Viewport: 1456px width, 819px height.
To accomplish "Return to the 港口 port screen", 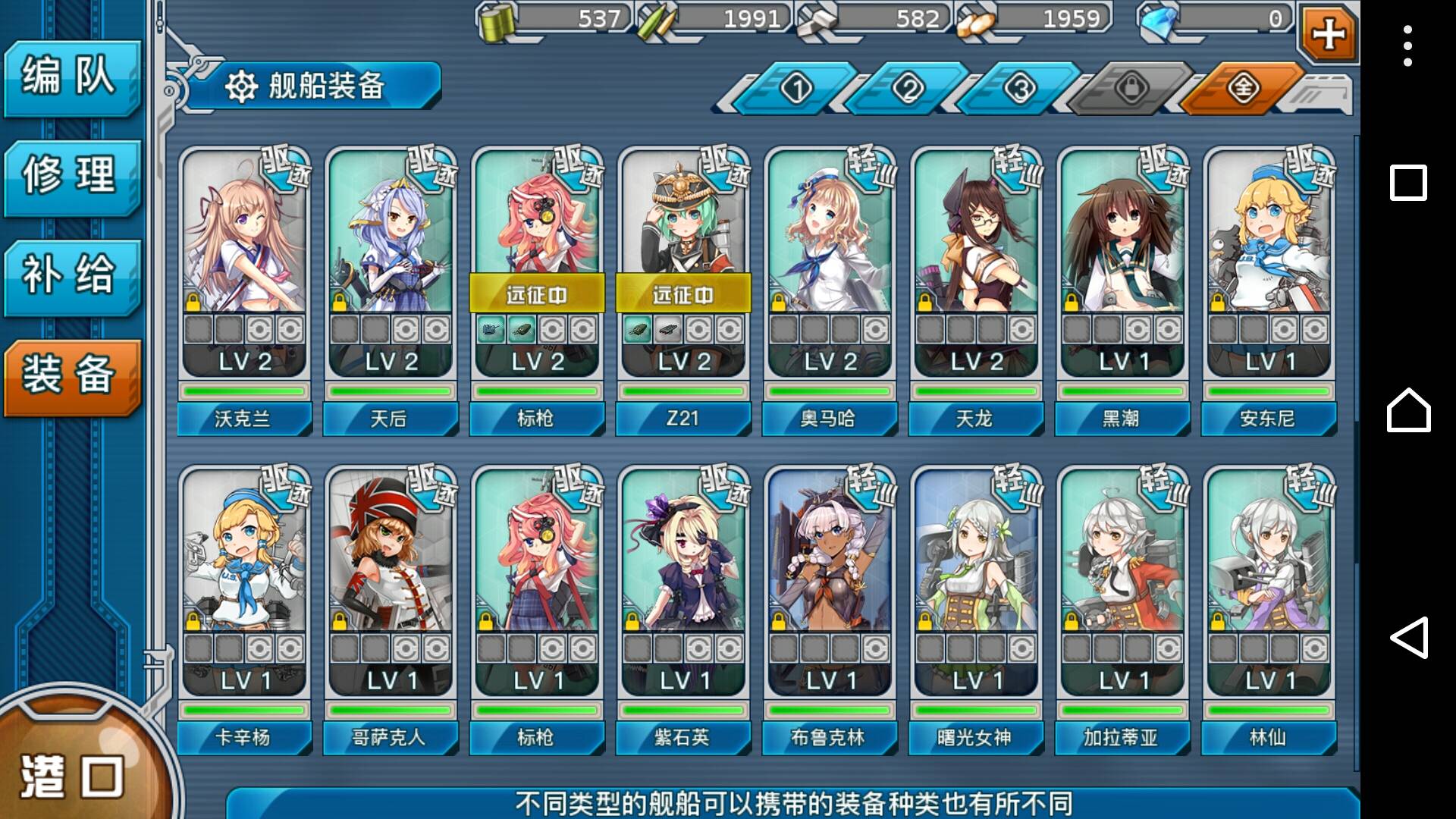I will pos(72,773).
